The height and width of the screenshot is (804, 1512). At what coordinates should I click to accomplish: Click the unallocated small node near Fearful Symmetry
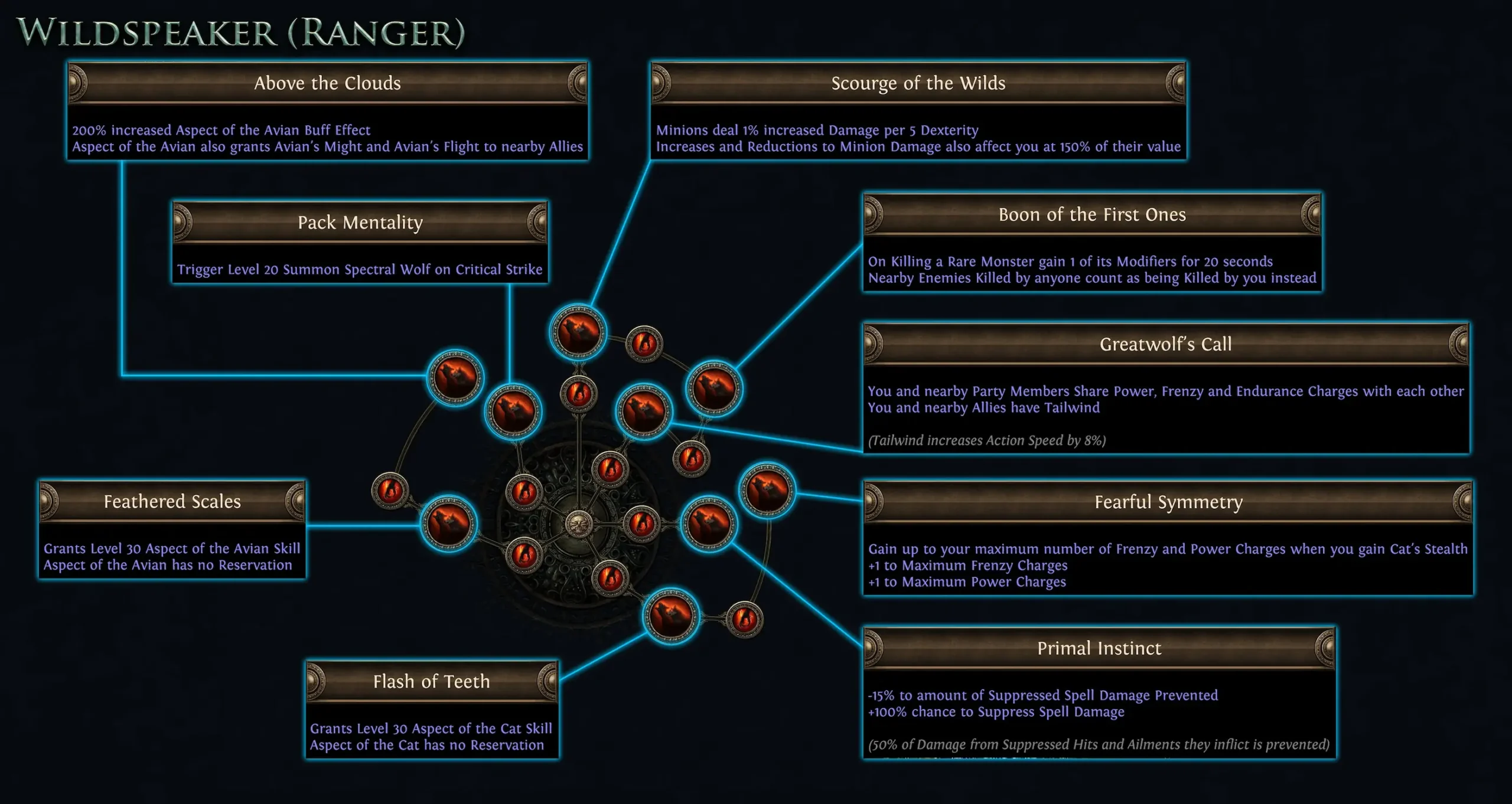[746, 620]
